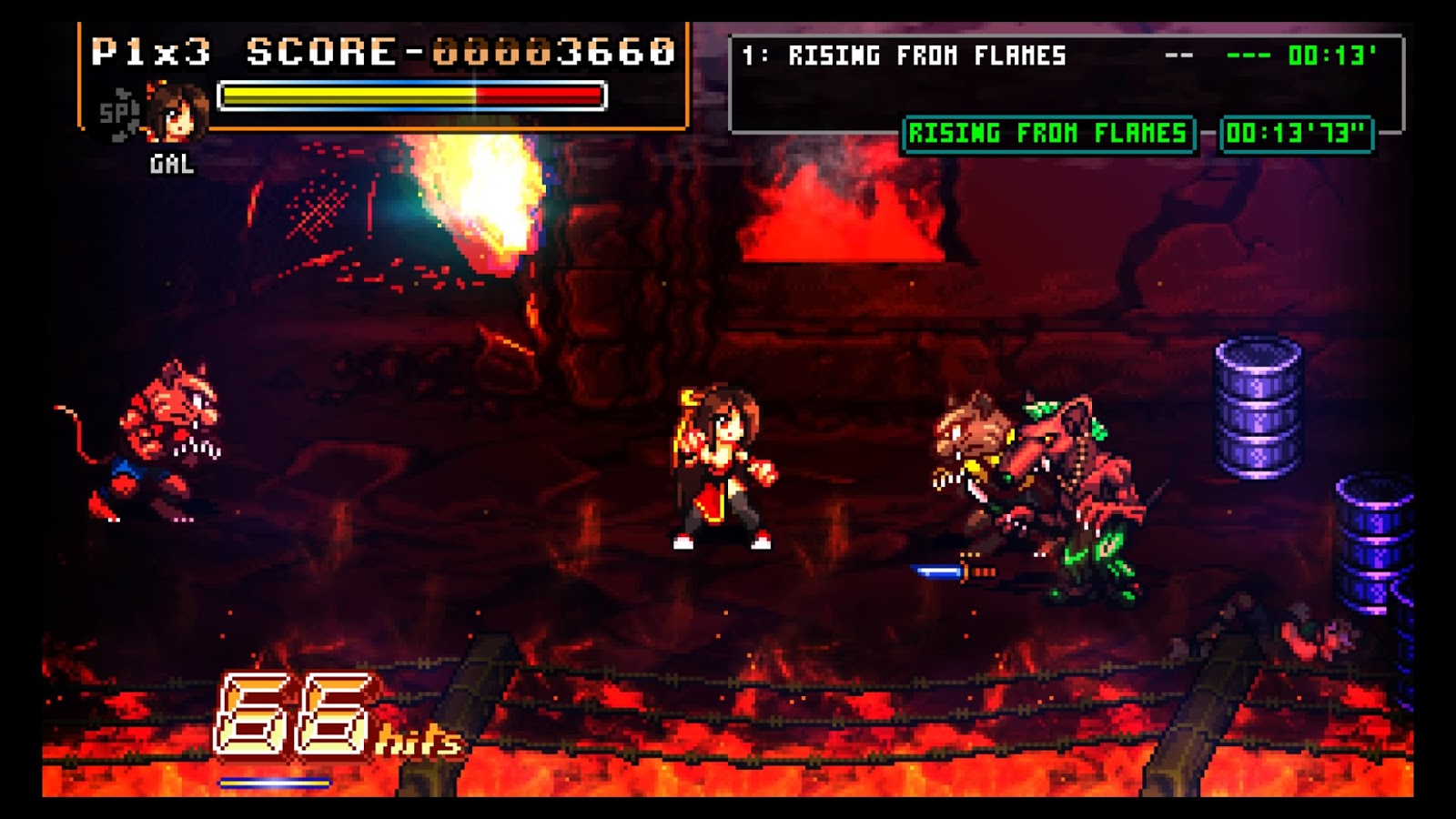Toggle the green record time 00:13'73

coord(1299,135)
